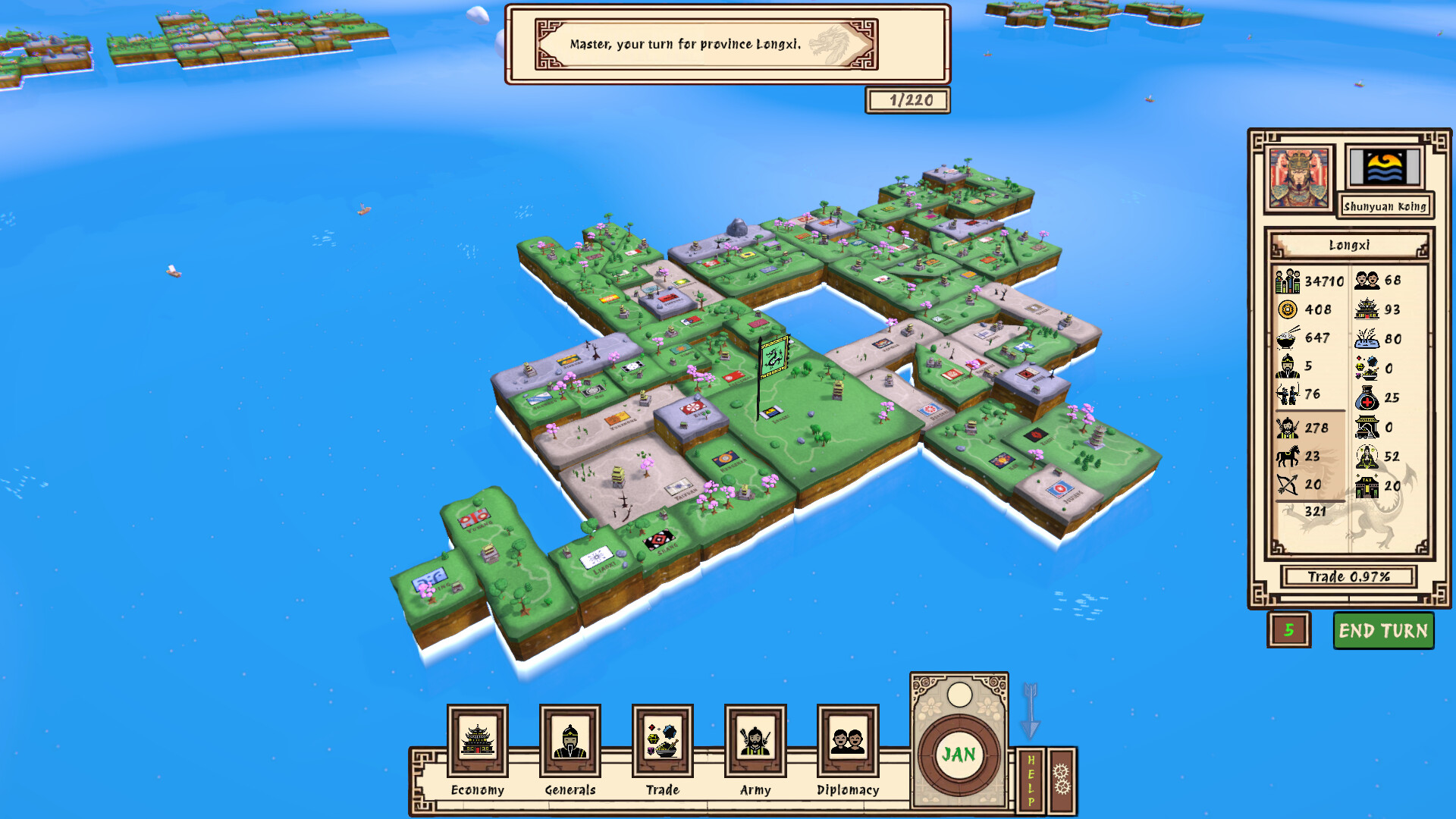Click the JAN calendar dial
Screen dimensions: 1456x819
point(959,755)
